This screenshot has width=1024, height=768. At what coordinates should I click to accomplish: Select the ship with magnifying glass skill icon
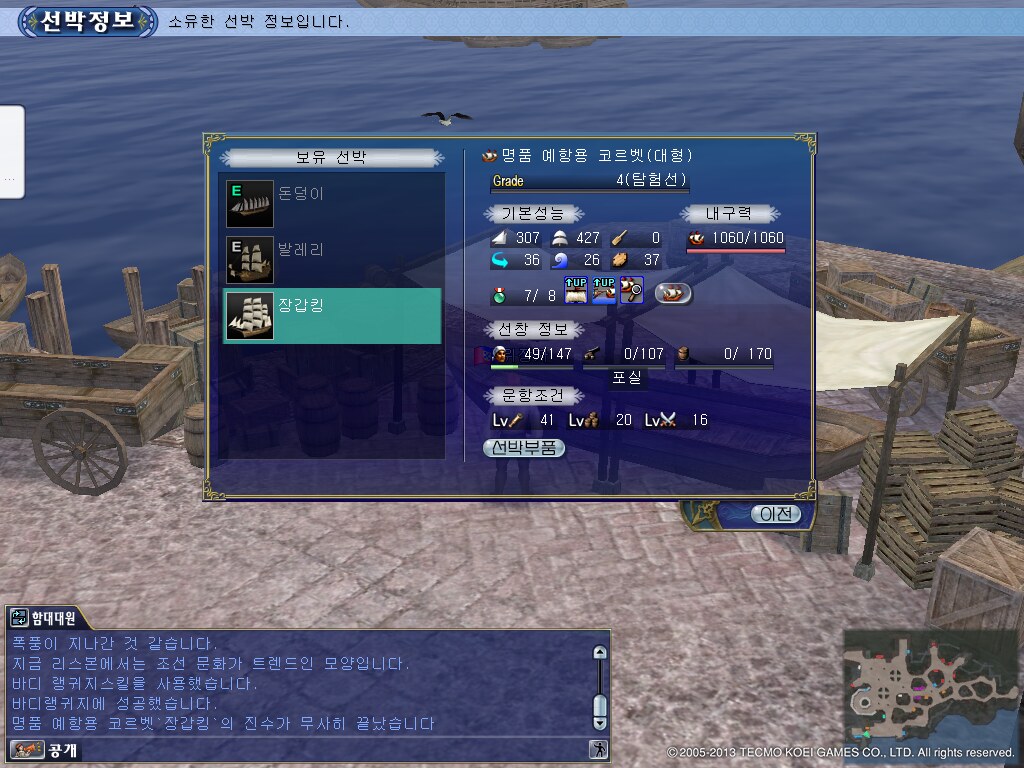(631, 291)
